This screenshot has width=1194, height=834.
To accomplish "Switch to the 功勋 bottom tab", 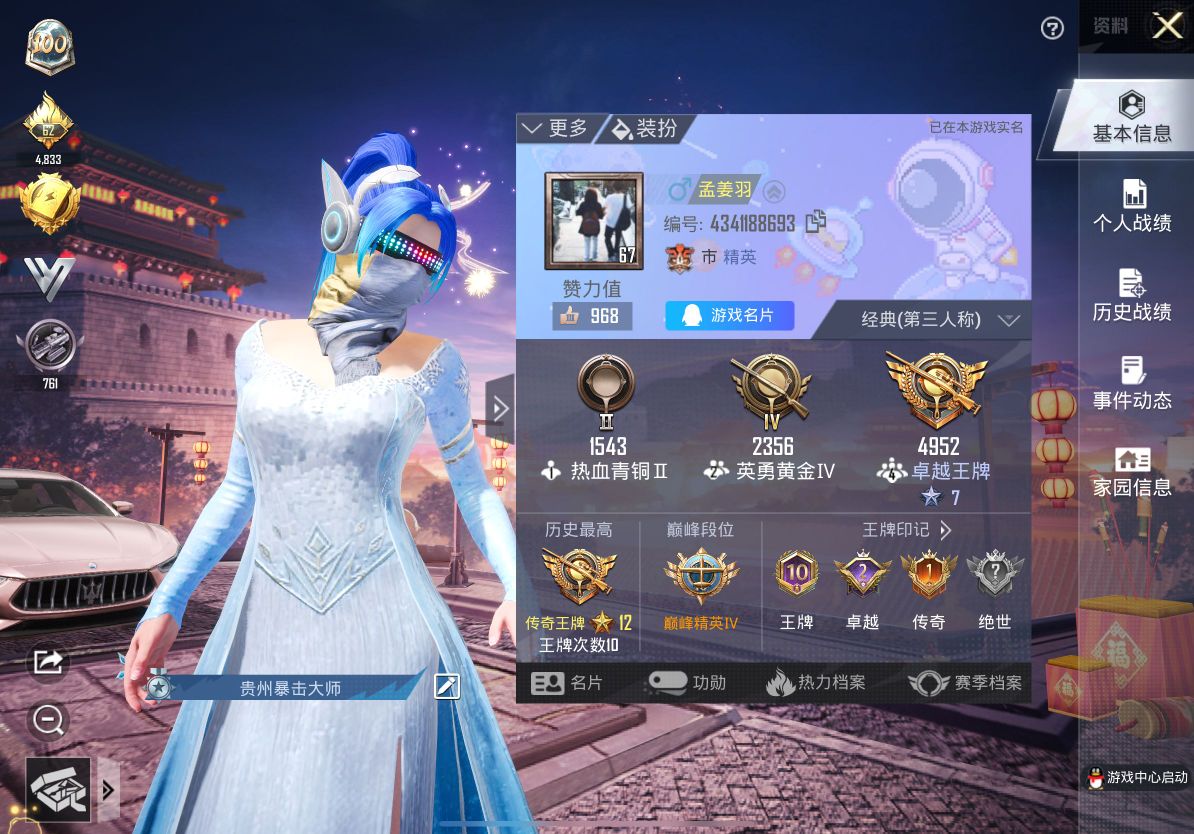I will [x=687, y=683].
